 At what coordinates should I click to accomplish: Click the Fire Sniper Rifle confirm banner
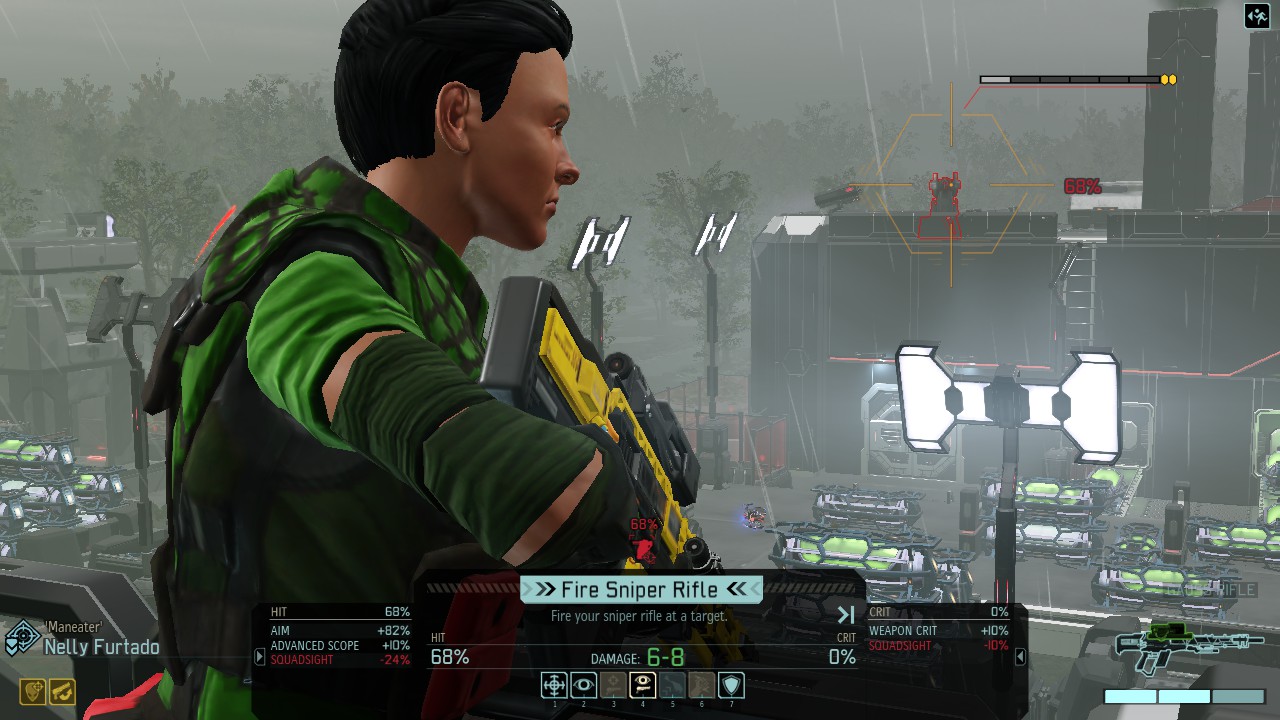click(641, 589)
